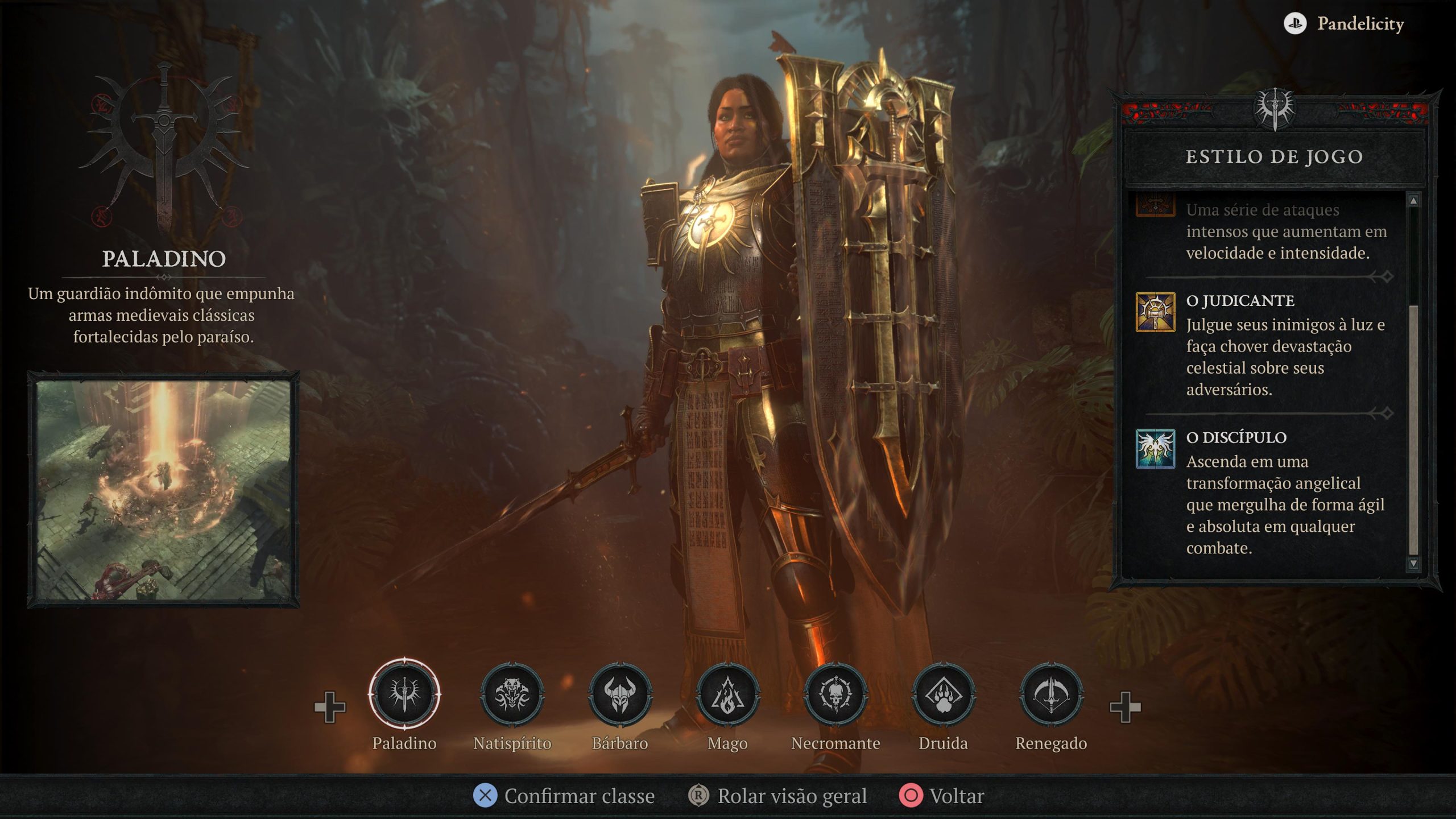Viewport: 1456px width, 819px height.
Task: Click the playstyle list's scroll-down arrow
Action: click(1413, 563)
